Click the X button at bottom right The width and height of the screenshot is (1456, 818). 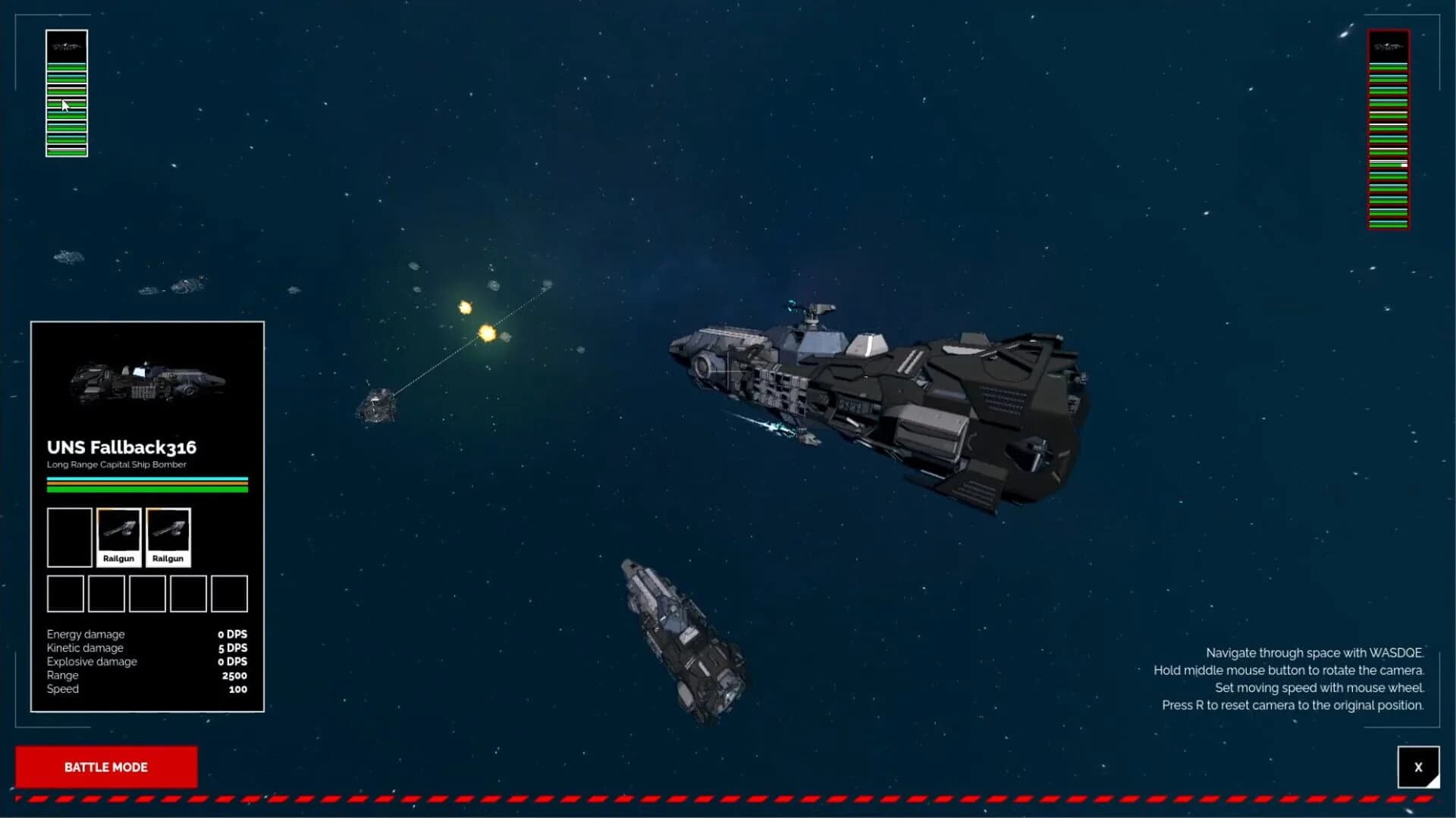click(1418, 766)
